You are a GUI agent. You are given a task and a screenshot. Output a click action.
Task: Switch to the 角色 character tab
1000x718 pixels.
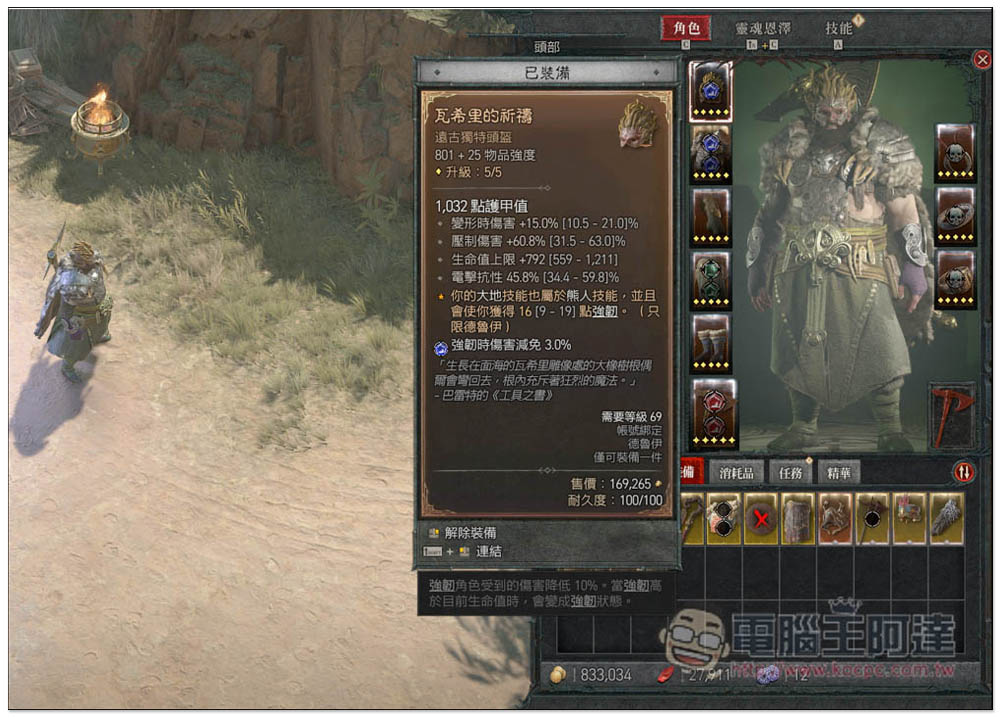tap(686, 28)
